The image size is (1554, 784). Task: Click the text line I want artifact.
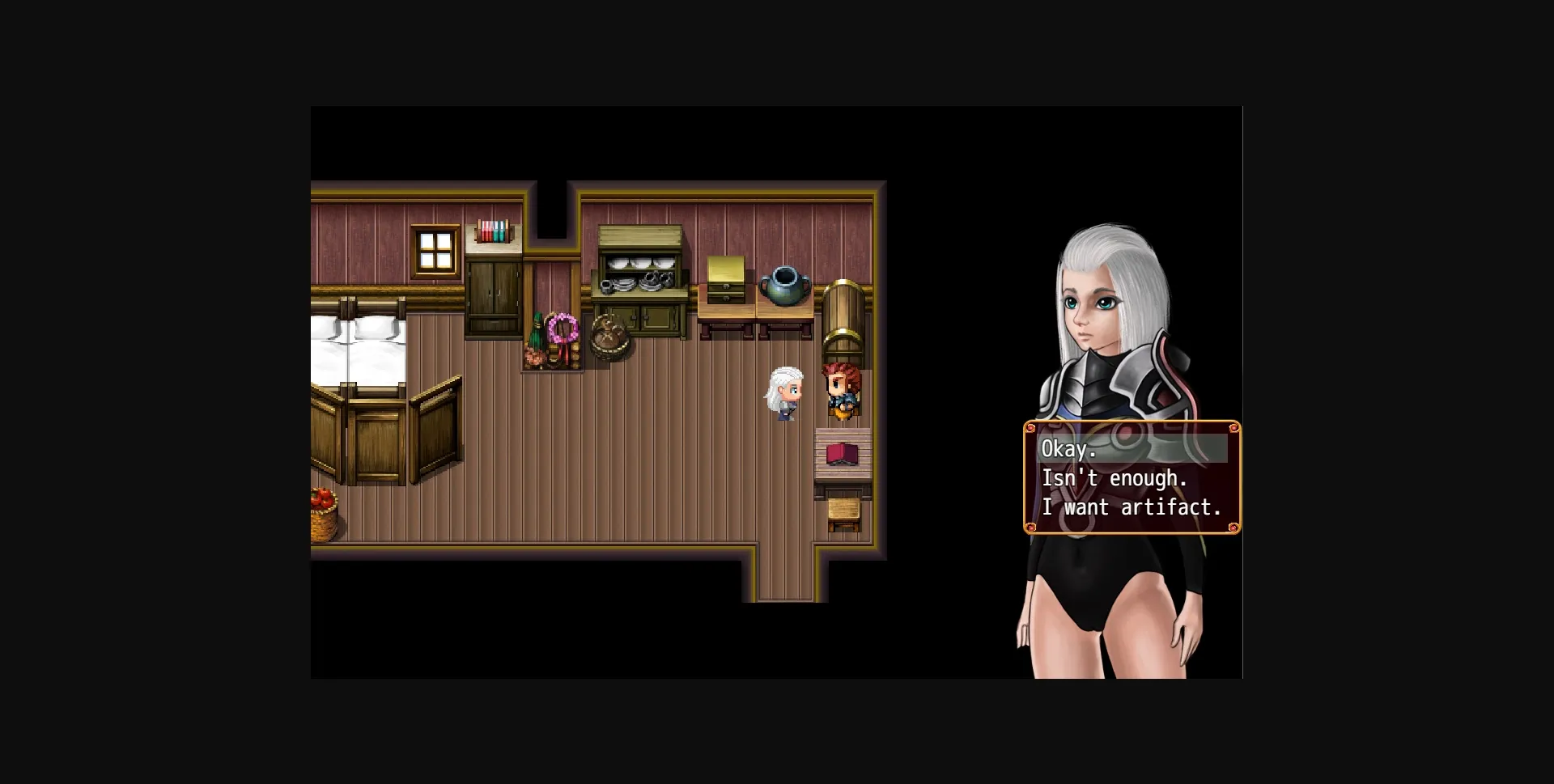tap(1132, 507)
